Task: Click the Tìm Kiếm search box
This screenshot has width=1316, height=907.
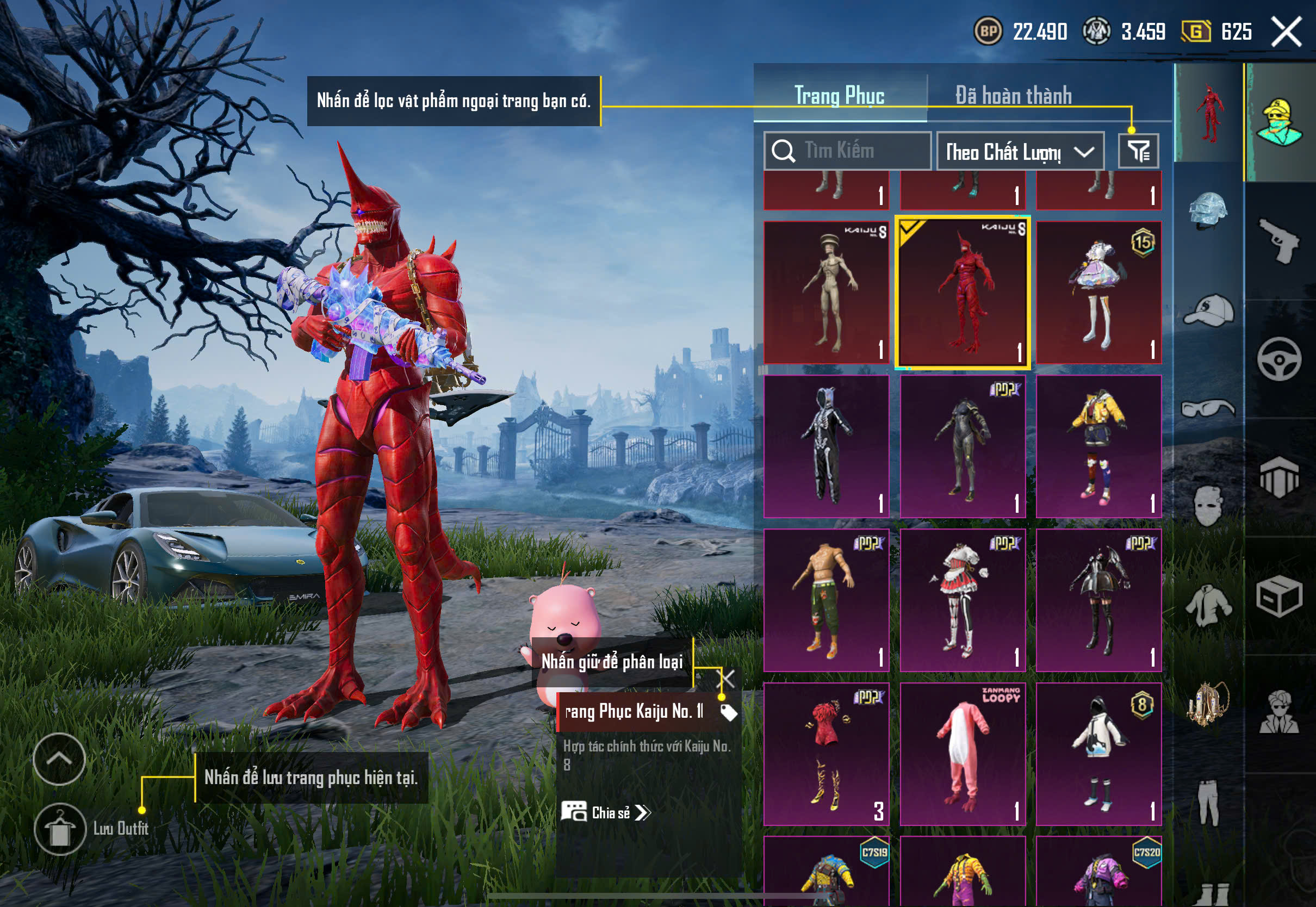Action: [x=847, y=151]
